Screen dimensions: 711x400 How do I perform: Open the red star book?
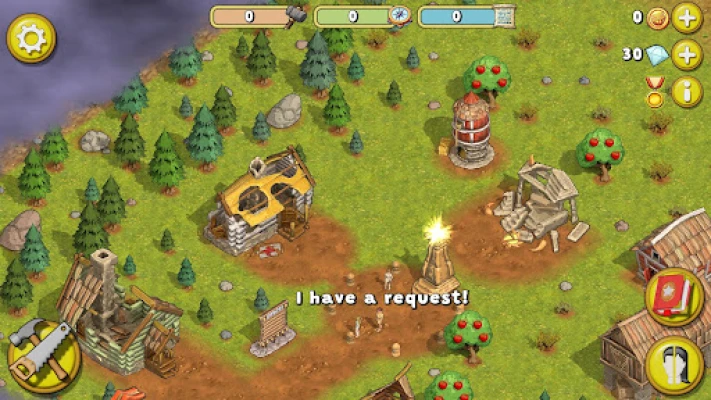673,297
